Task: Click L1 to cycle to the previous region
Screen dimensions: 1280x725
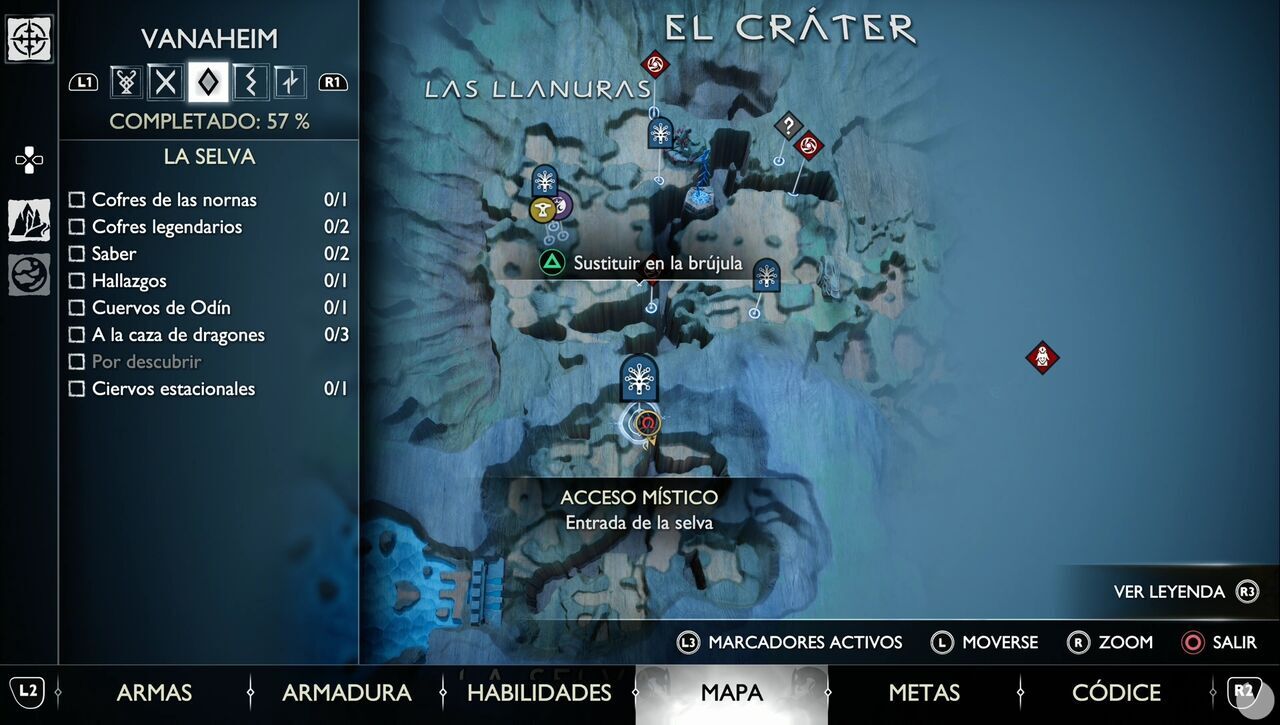Action: coord(83,82)
